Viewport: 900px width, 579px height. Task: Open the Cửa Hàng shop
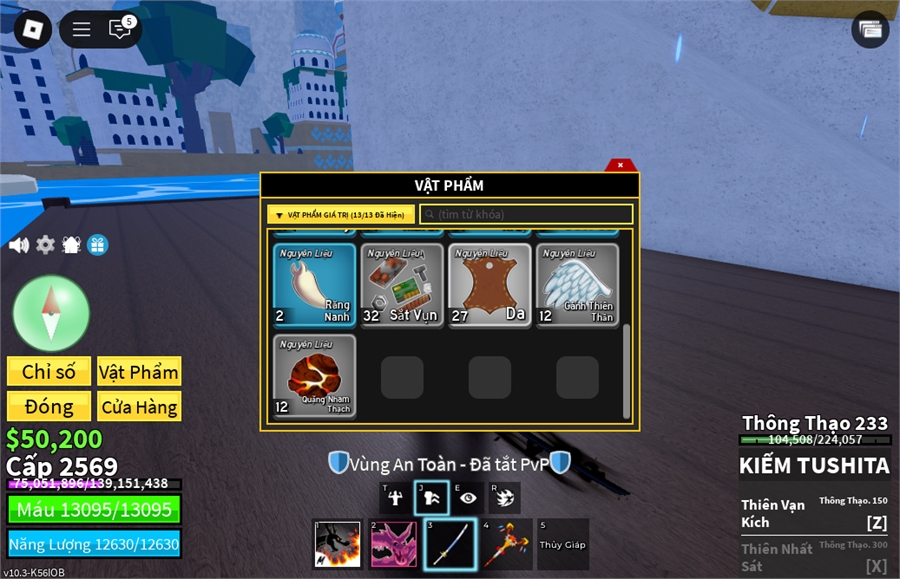click(139, 407)
